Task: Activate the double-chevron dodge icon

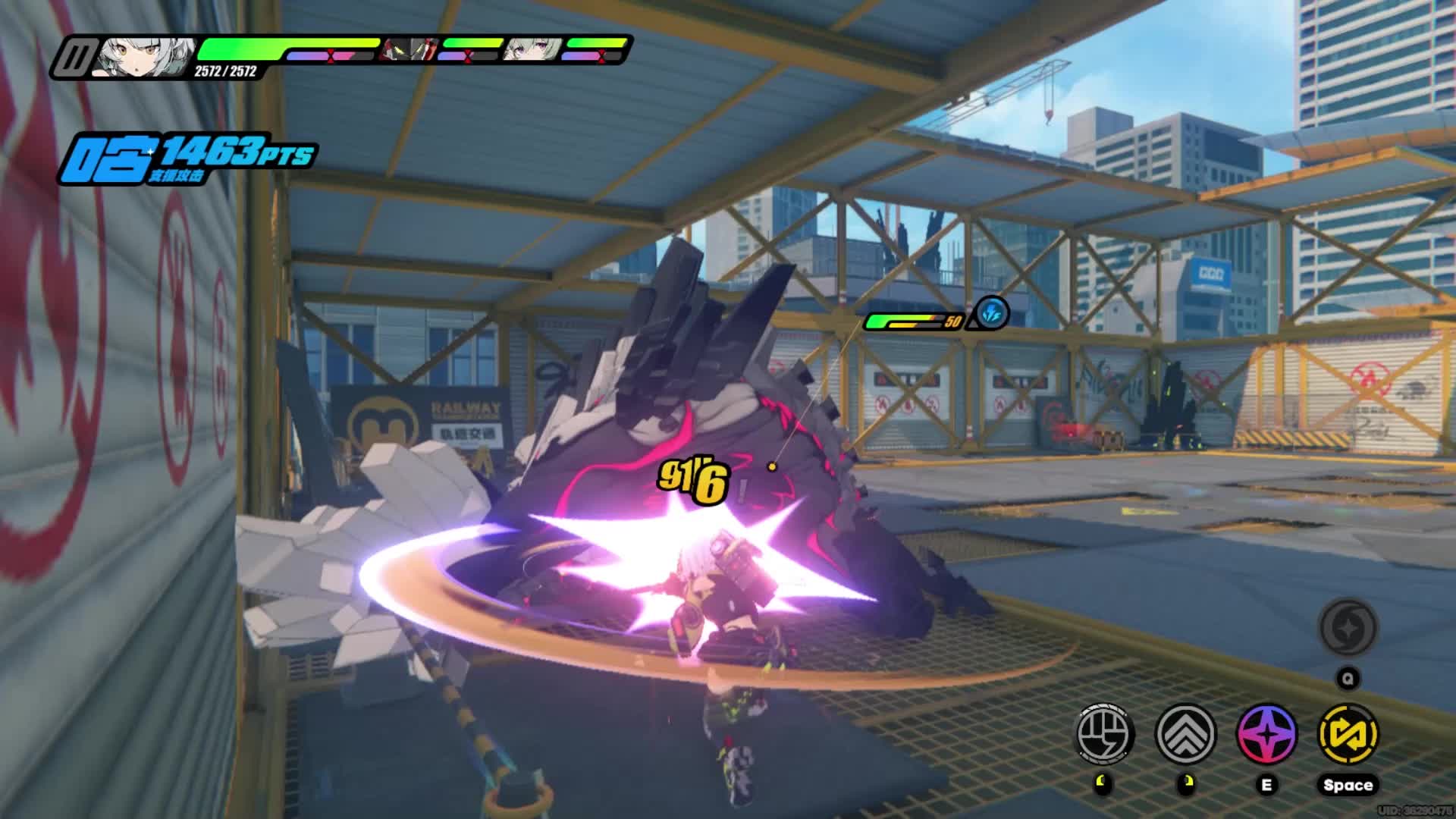Action: point(1186,734)
